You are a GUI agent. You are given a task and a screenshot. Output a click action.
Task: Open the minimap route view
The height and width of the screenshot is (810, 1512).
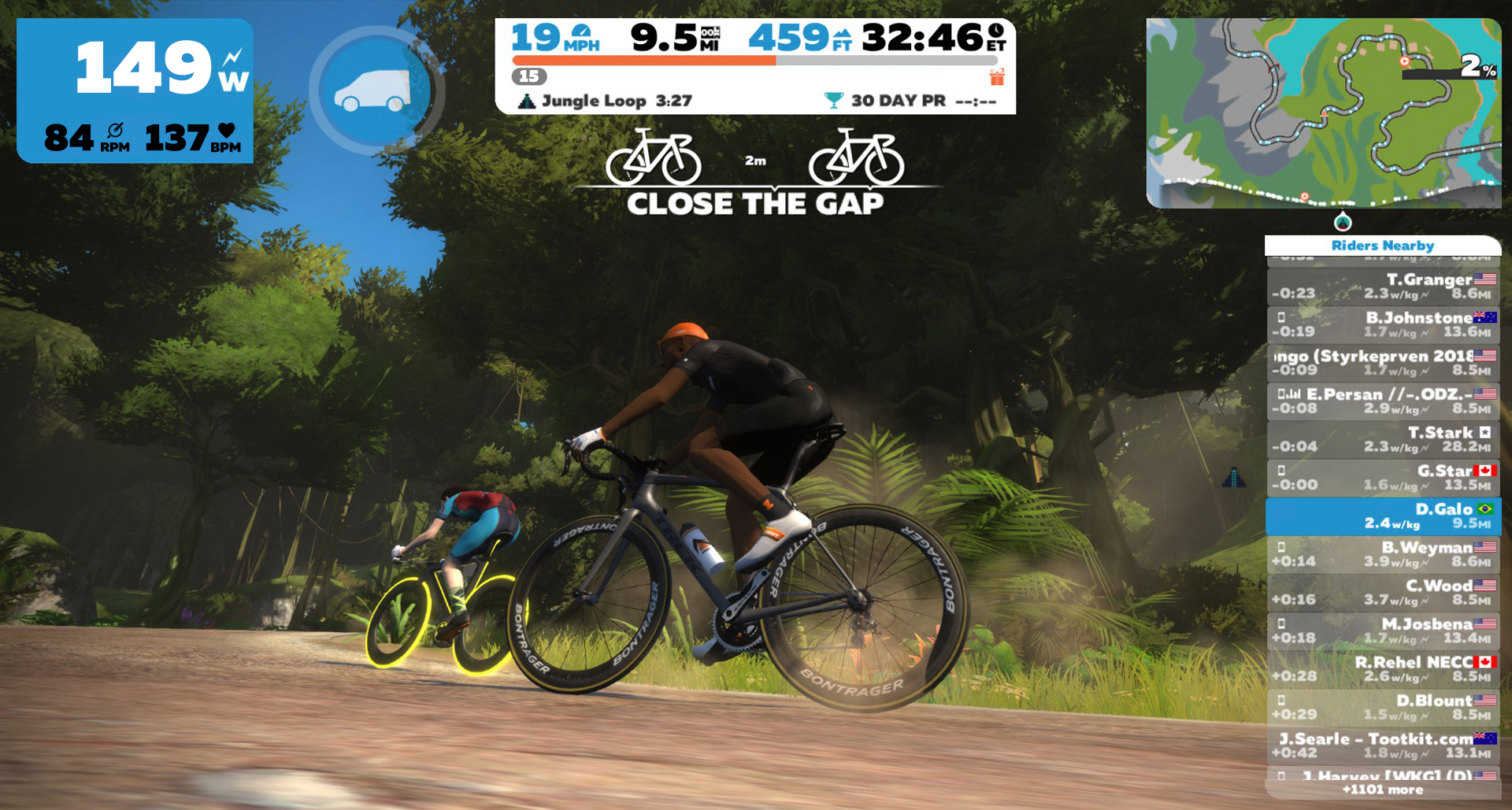[1323, 113]
